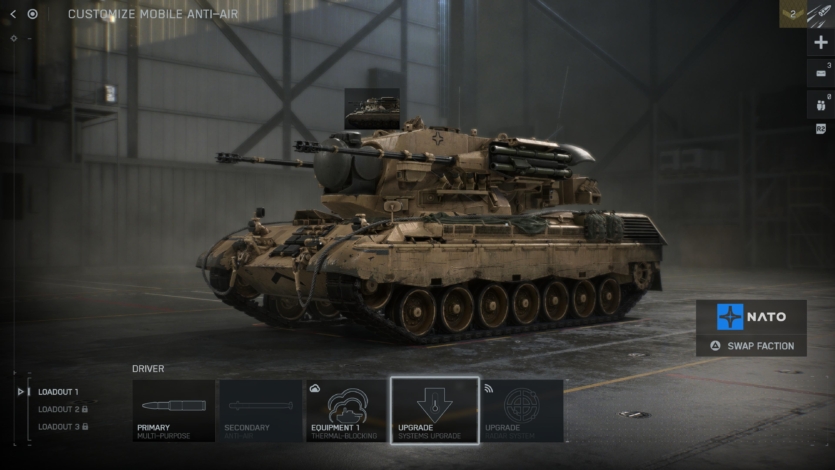Switch to Loadout 1
The image size is (835, 470).
pyautogui.click(x=58, y=392)
